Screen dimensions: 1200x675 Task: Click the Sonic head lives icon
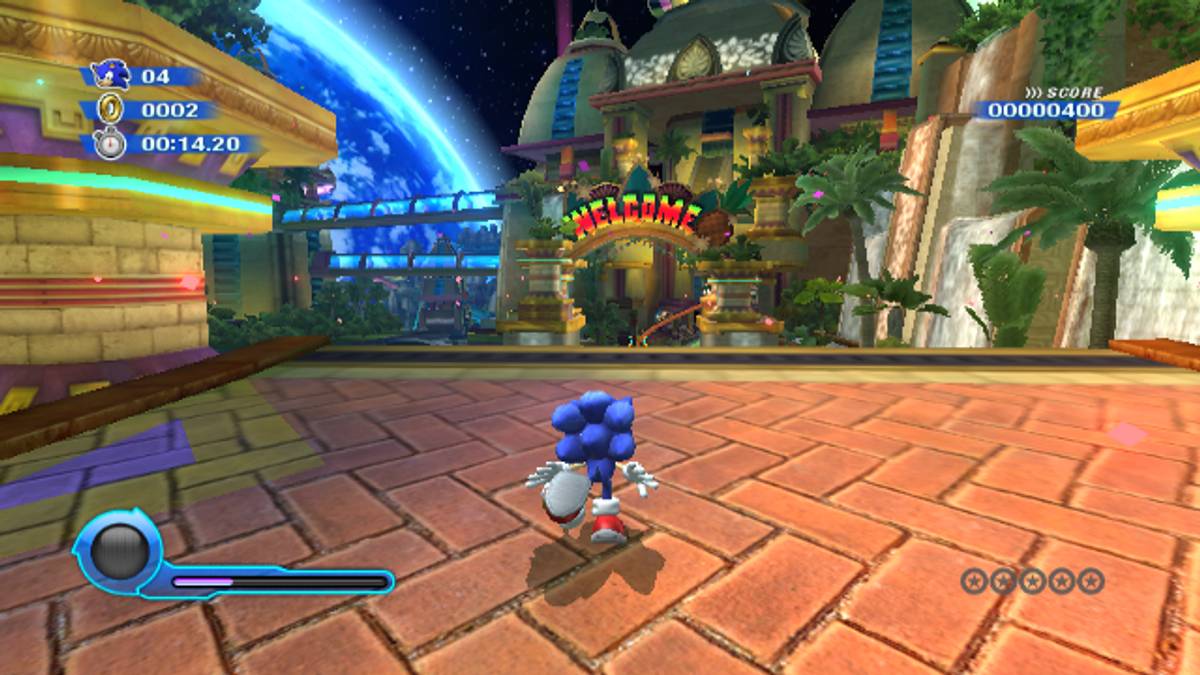[110, 74]
